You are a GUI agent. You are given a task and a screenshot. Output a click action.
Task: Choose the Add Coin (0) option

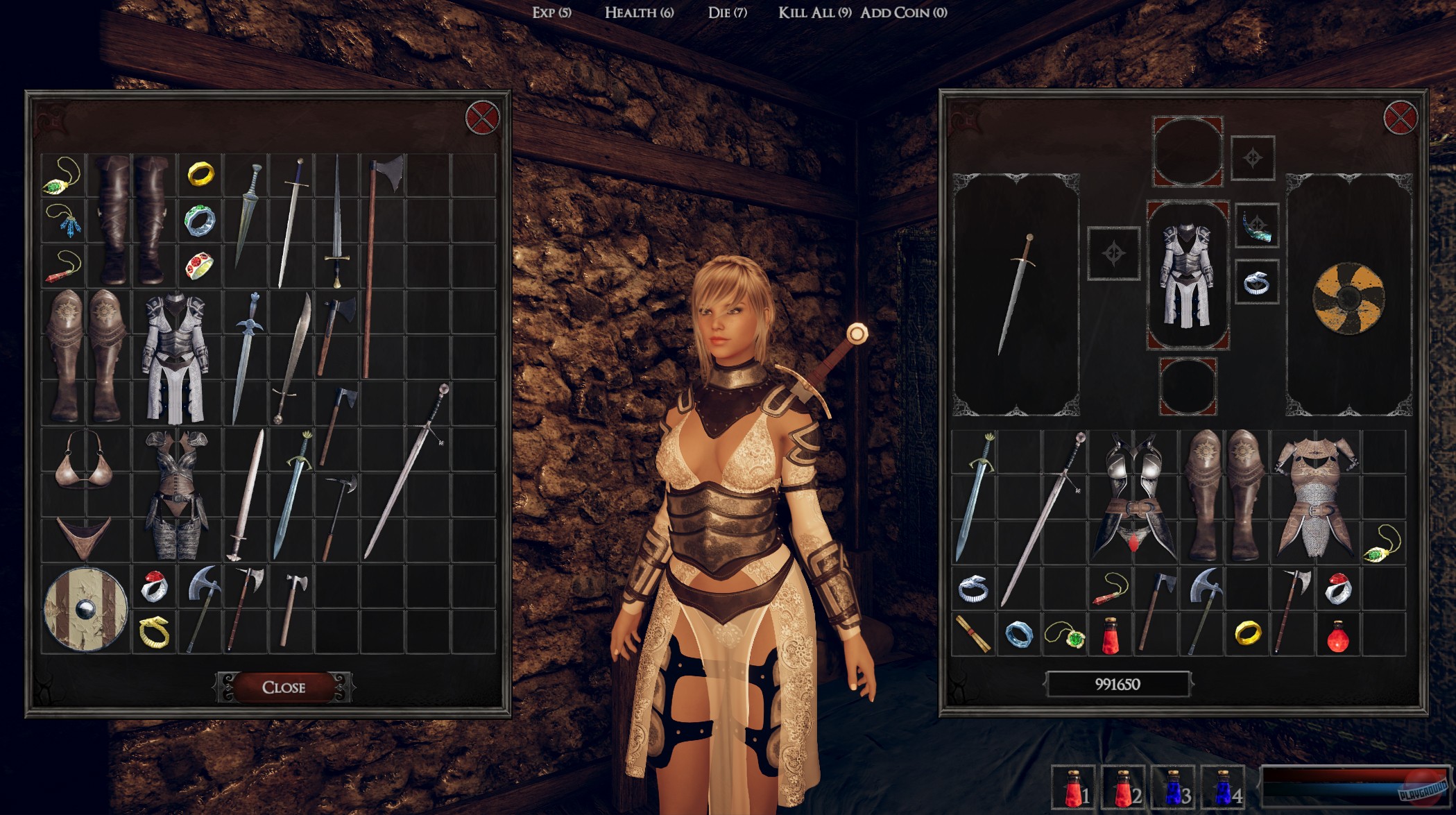(x=902, y=12)
